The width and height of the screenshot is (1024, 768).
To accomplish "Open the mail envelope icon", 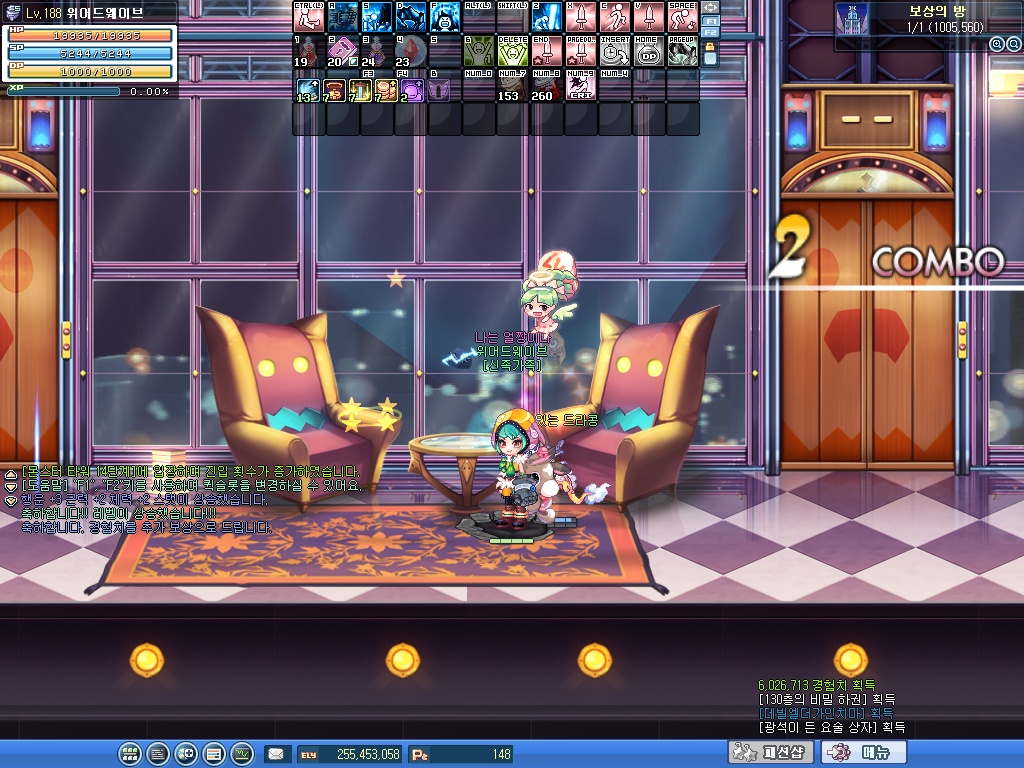I will [x=277, y=754].
